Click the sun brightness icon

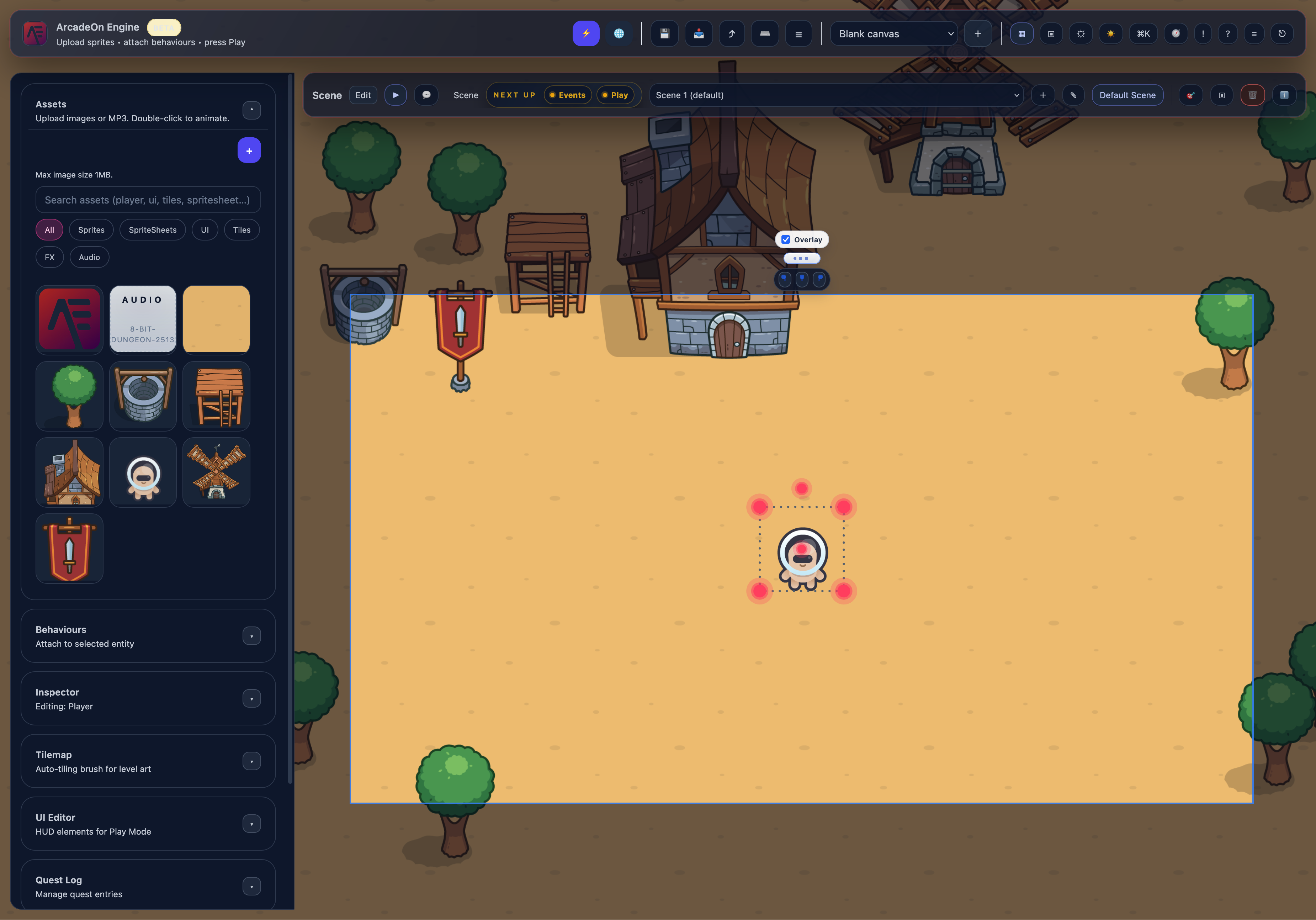(1111, 33)
